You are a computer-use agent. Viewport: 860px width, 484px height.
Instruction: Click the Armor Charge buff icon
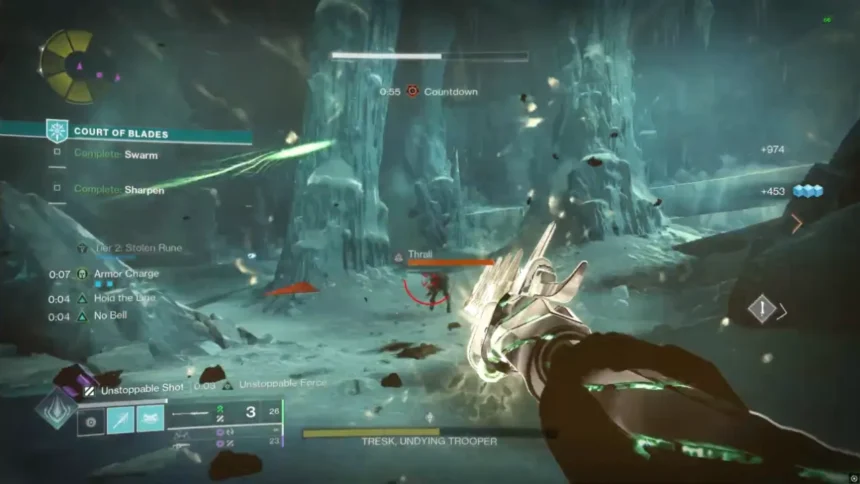point(83,273)
